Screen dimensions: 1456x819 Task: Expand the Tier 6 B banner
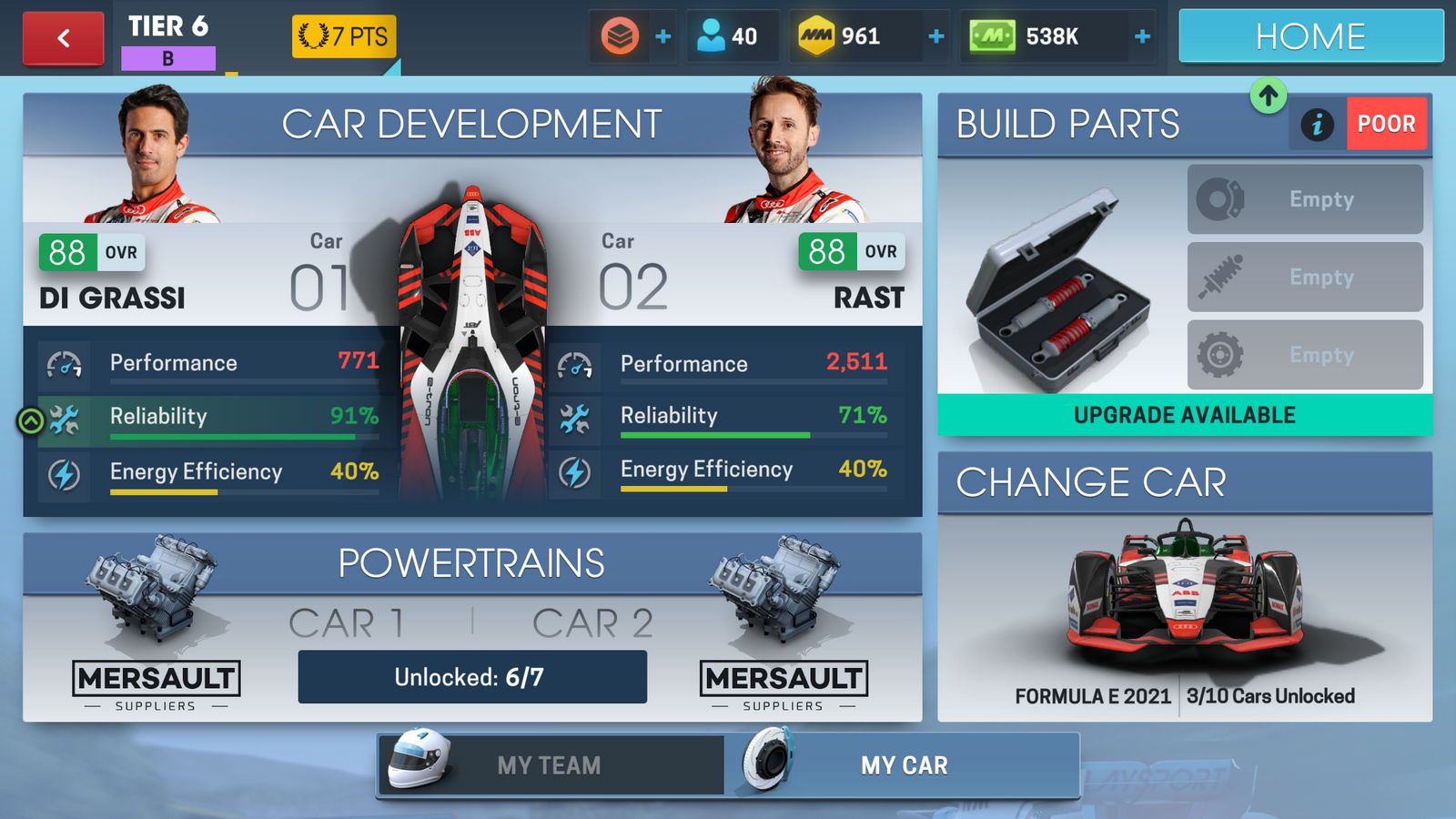pos(166,38)
